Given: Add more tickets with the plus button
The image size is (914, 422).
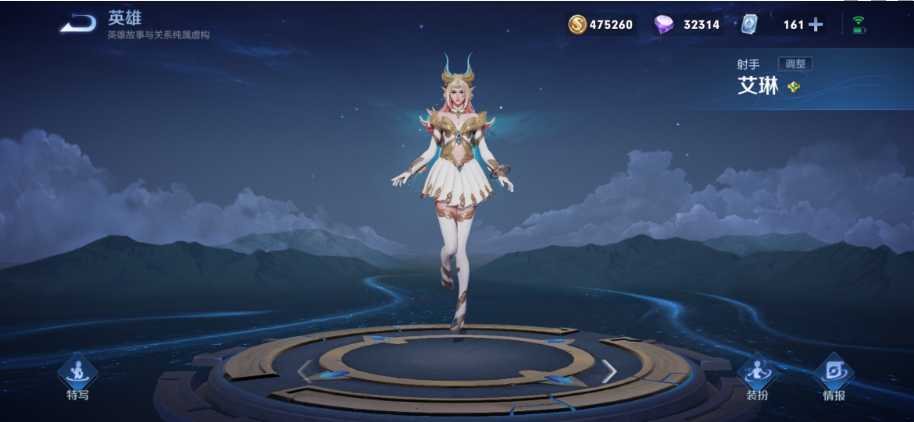Looking at the screenshot, I should (815, 24).
